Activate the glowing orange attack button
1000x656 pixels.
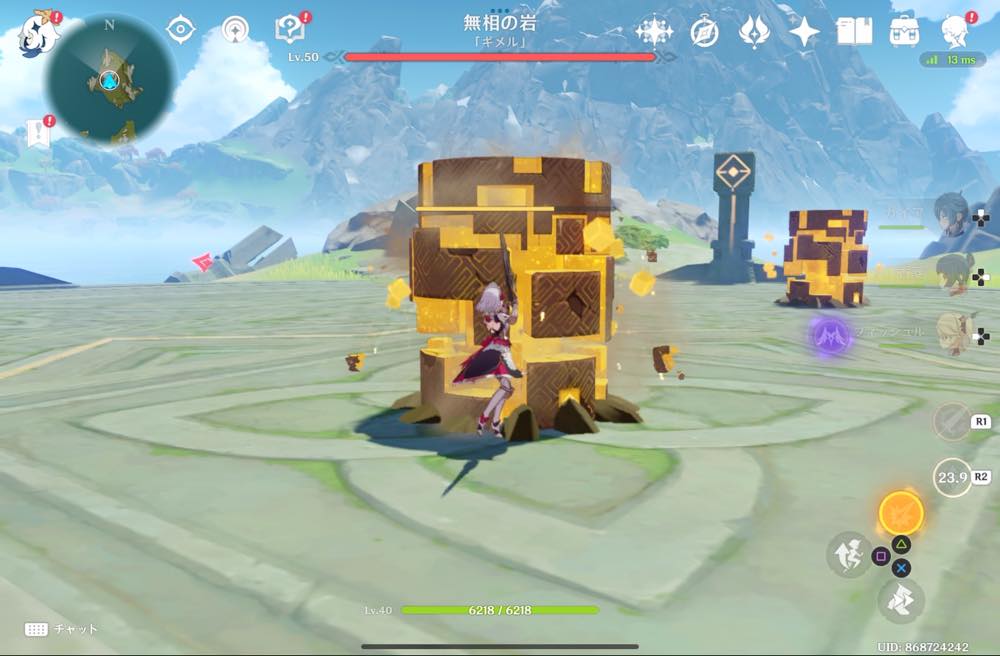coord(901,514)
